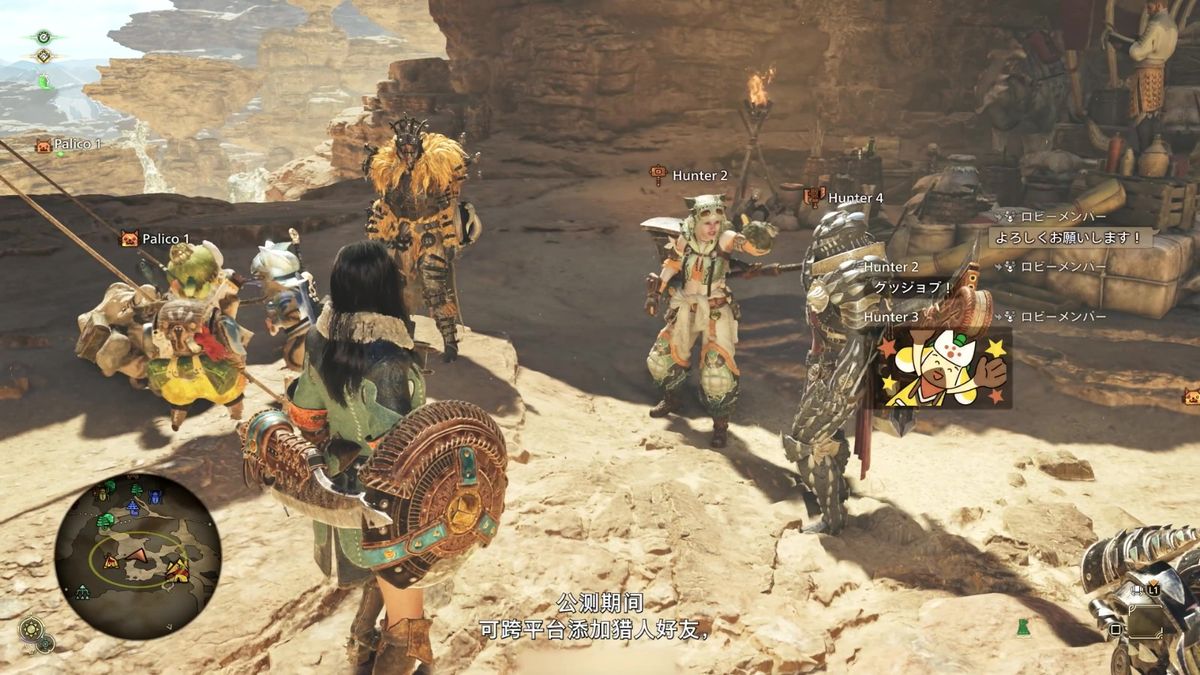Click the gold diamond status icon
The height and width of the screenshot is (675, 1200).
pos(44,57)
